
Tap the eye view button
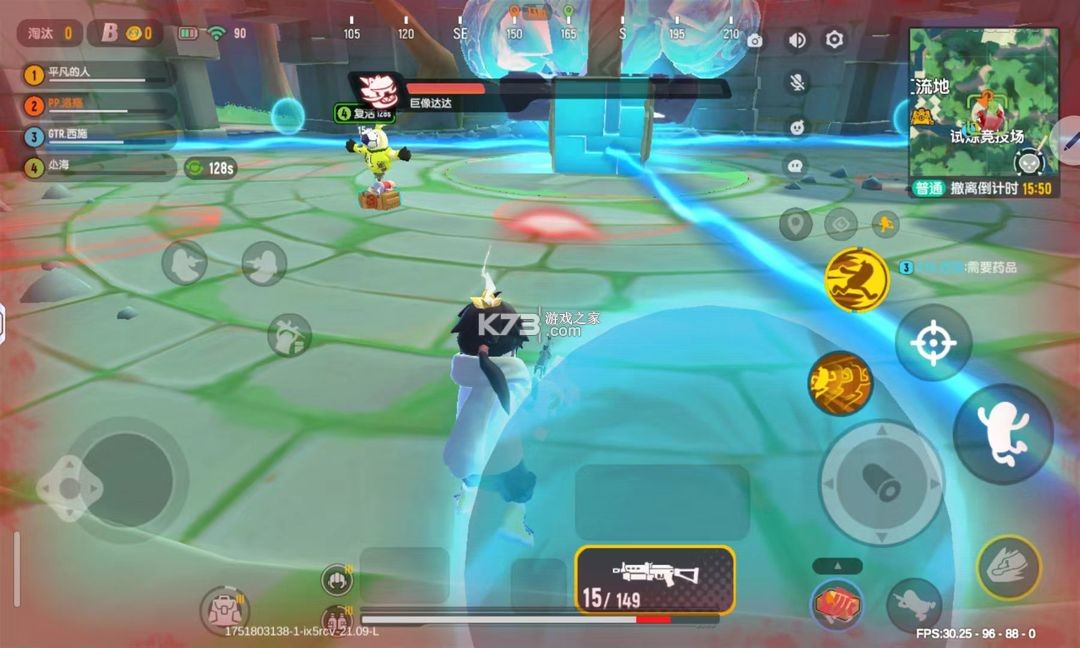840,224
